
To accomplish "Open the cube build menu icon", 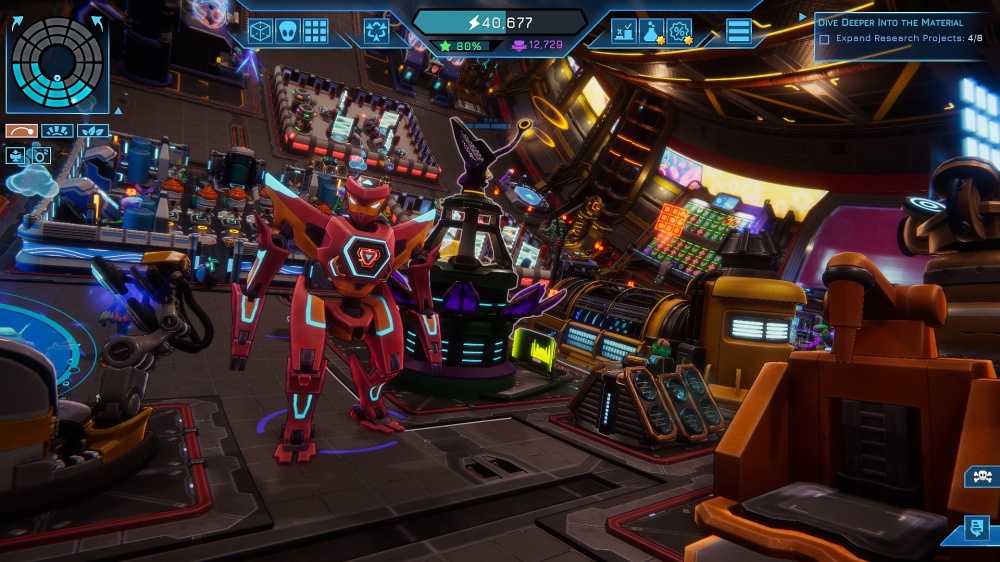I will pyautogui.click(x=260, y=31).
